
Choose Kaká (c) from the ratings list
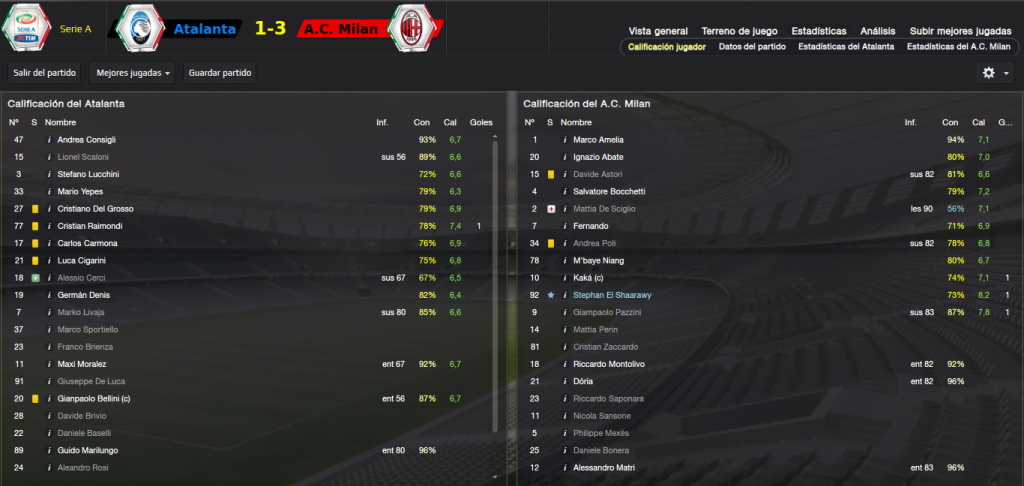(589, 278)
